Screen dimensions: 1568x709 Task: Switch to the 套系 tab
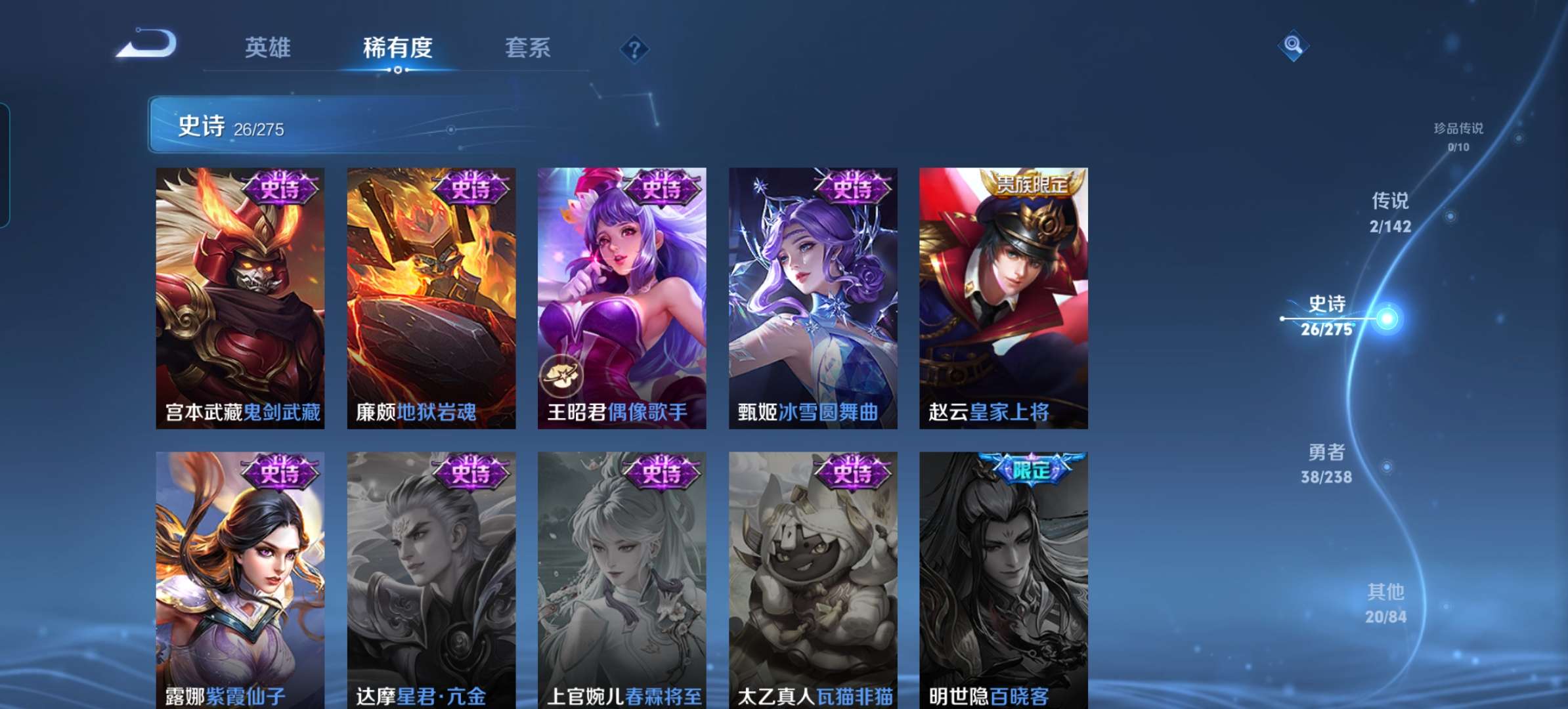click(528, 47)
